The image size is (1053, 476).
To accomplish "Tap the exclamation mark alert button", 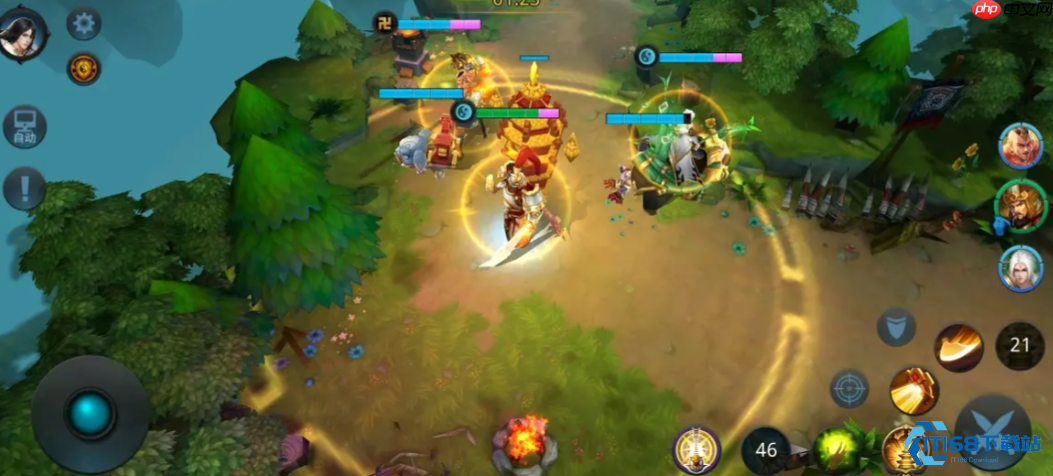I will 24,187.
